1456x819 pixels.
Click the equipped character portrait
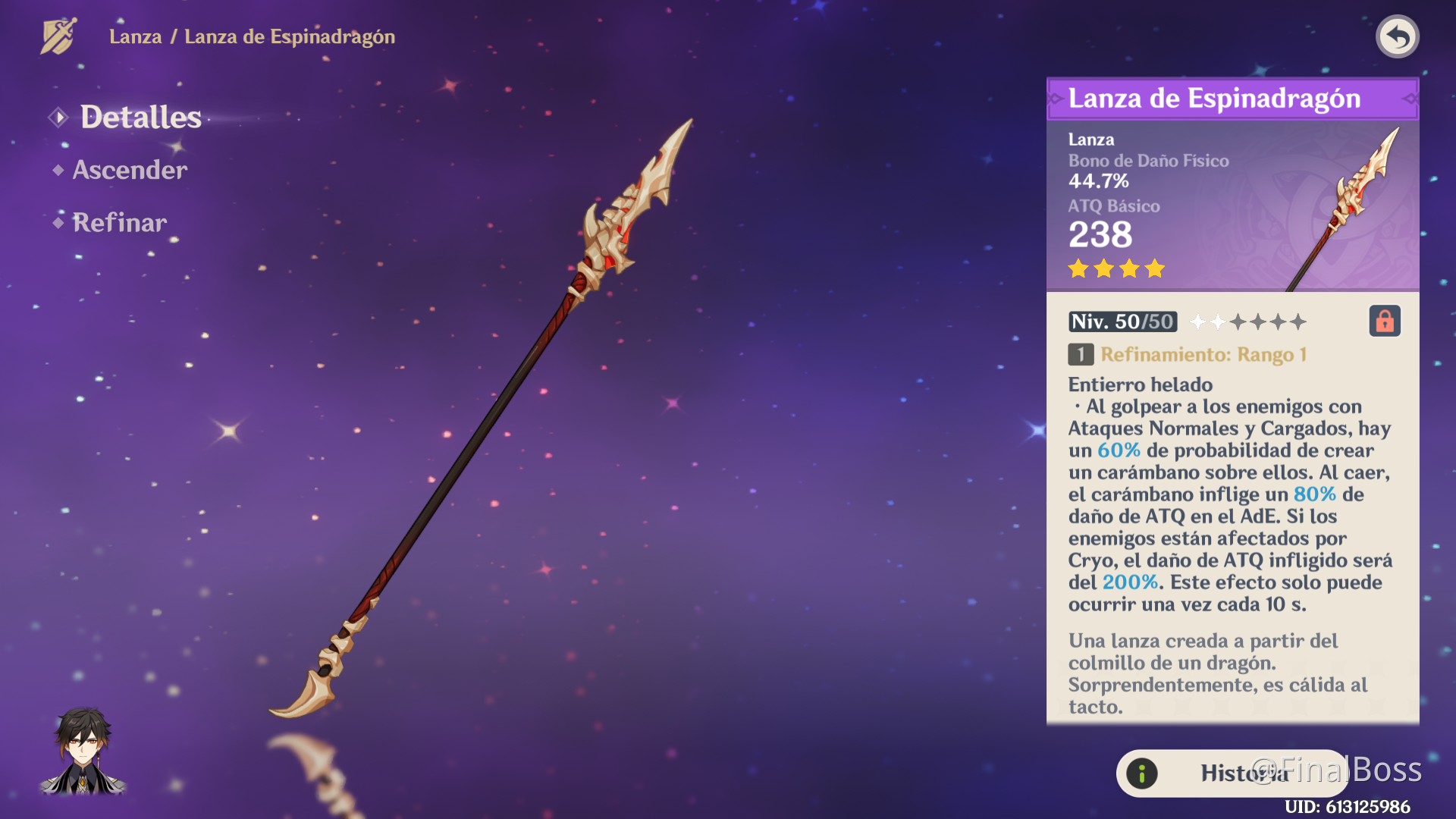point(83,752)
